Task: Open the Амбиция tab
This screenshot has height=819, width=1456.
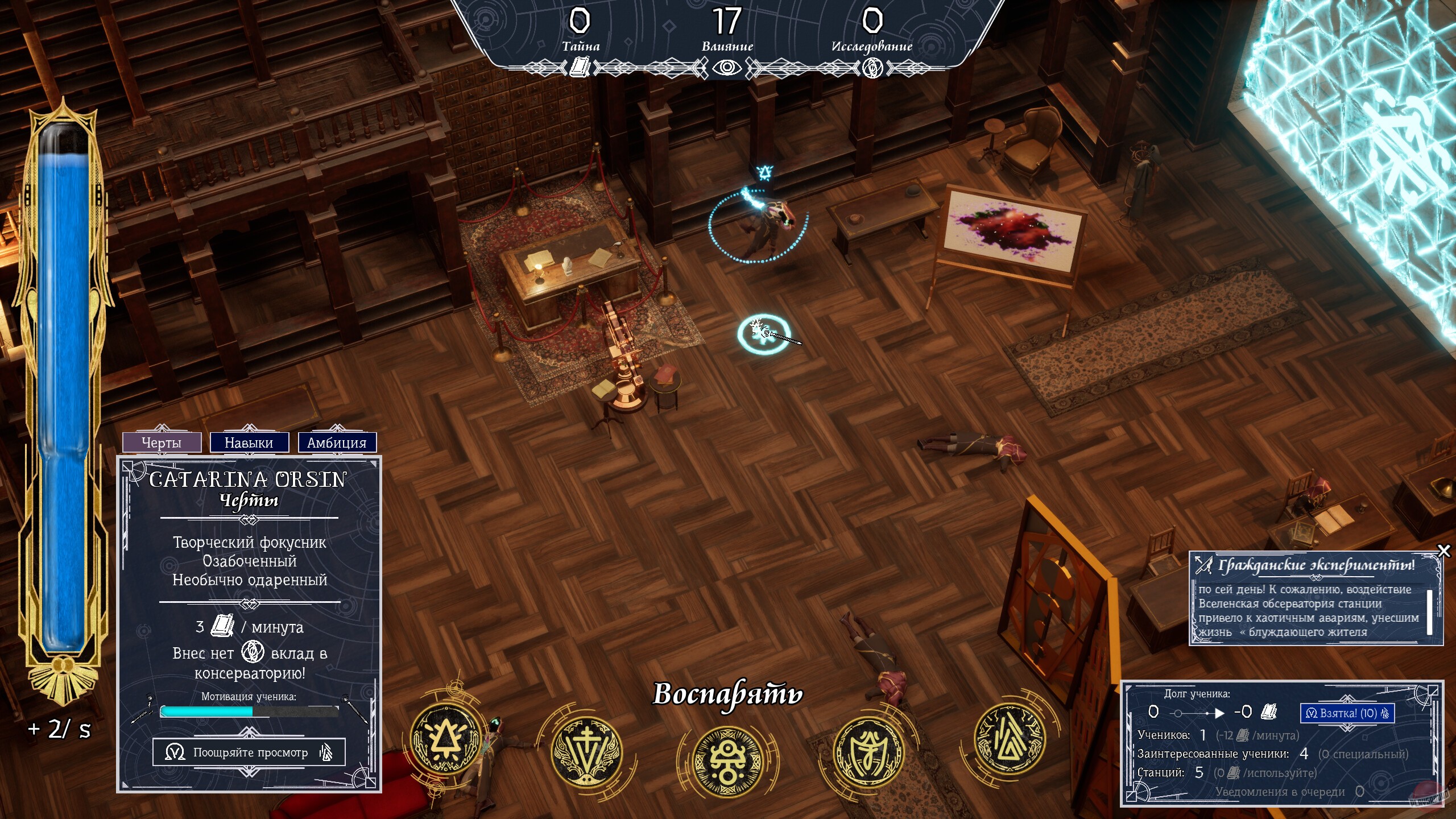Action: pyautogui.click(x=337, y=441)
